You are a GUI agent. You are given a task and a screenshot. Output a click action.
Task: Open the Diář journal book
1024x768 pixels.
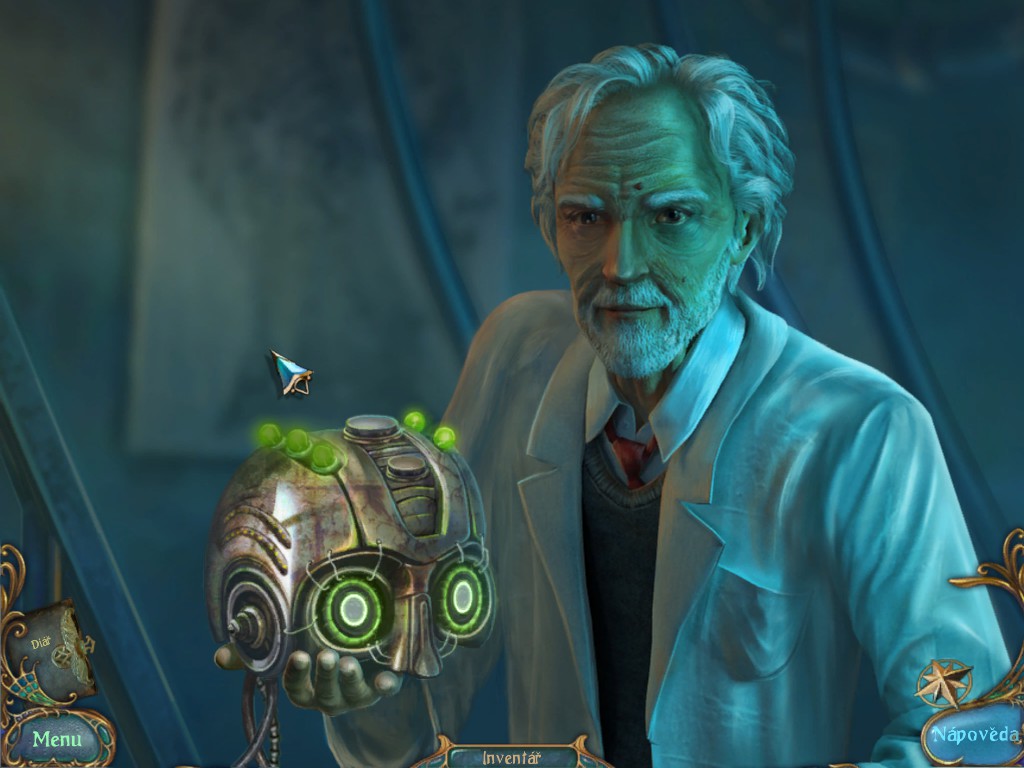coord(55,650)
